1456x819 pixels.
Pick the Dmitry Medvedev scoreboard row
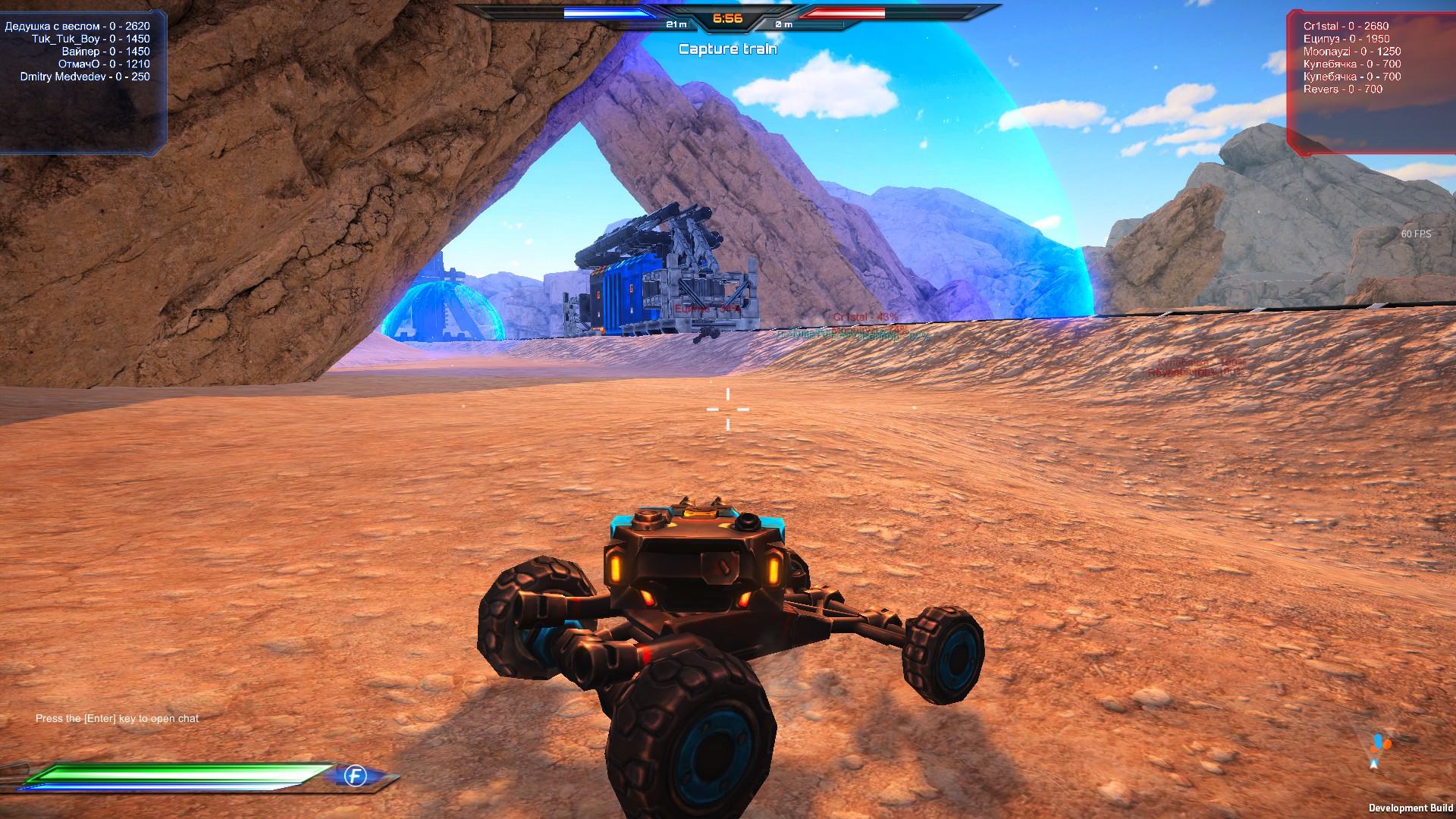pyautogui.click(x=85, y=77)
